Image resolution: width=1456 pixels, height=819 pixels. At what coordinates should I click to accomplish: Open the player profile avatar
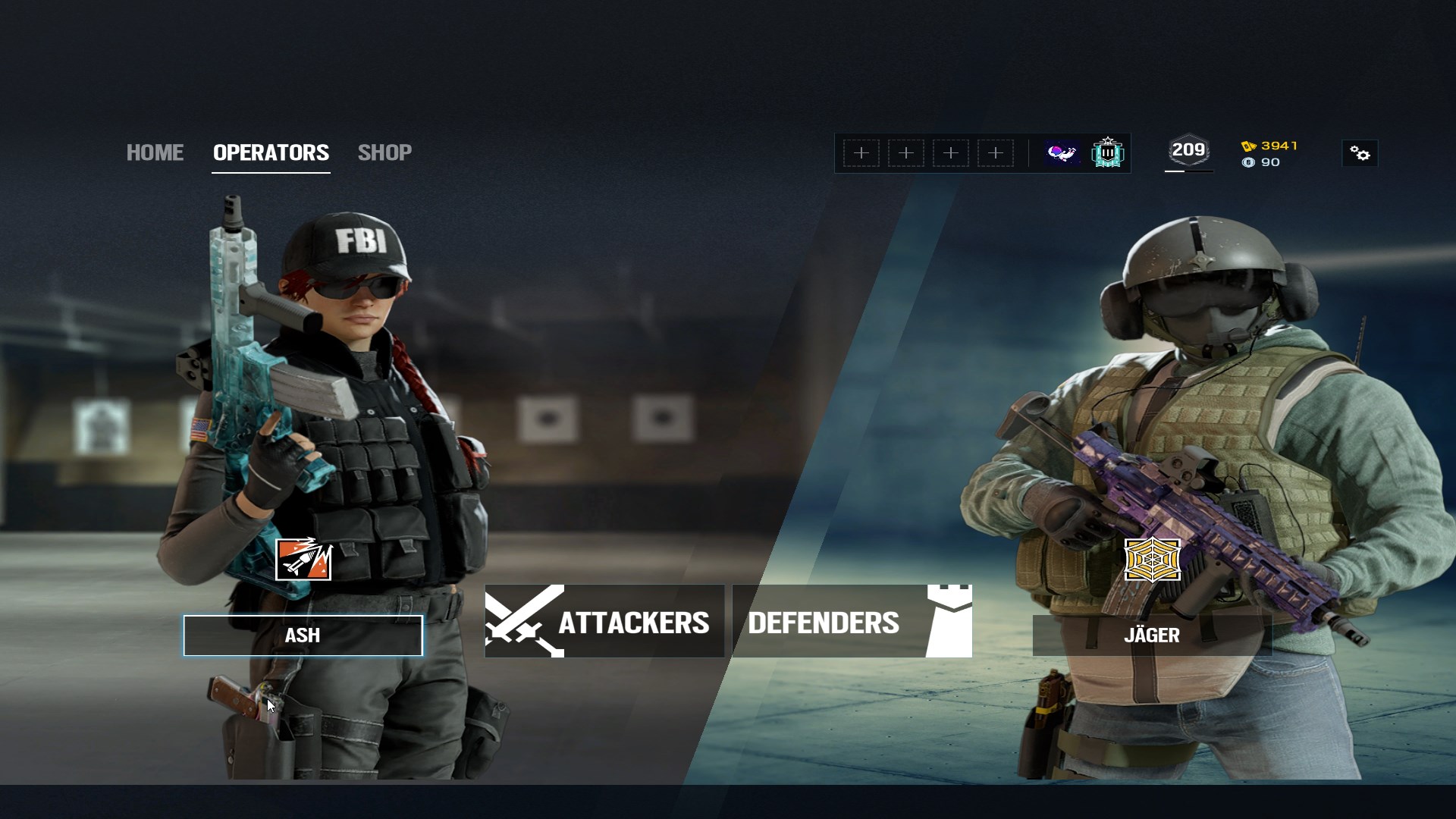(1062, 153)
